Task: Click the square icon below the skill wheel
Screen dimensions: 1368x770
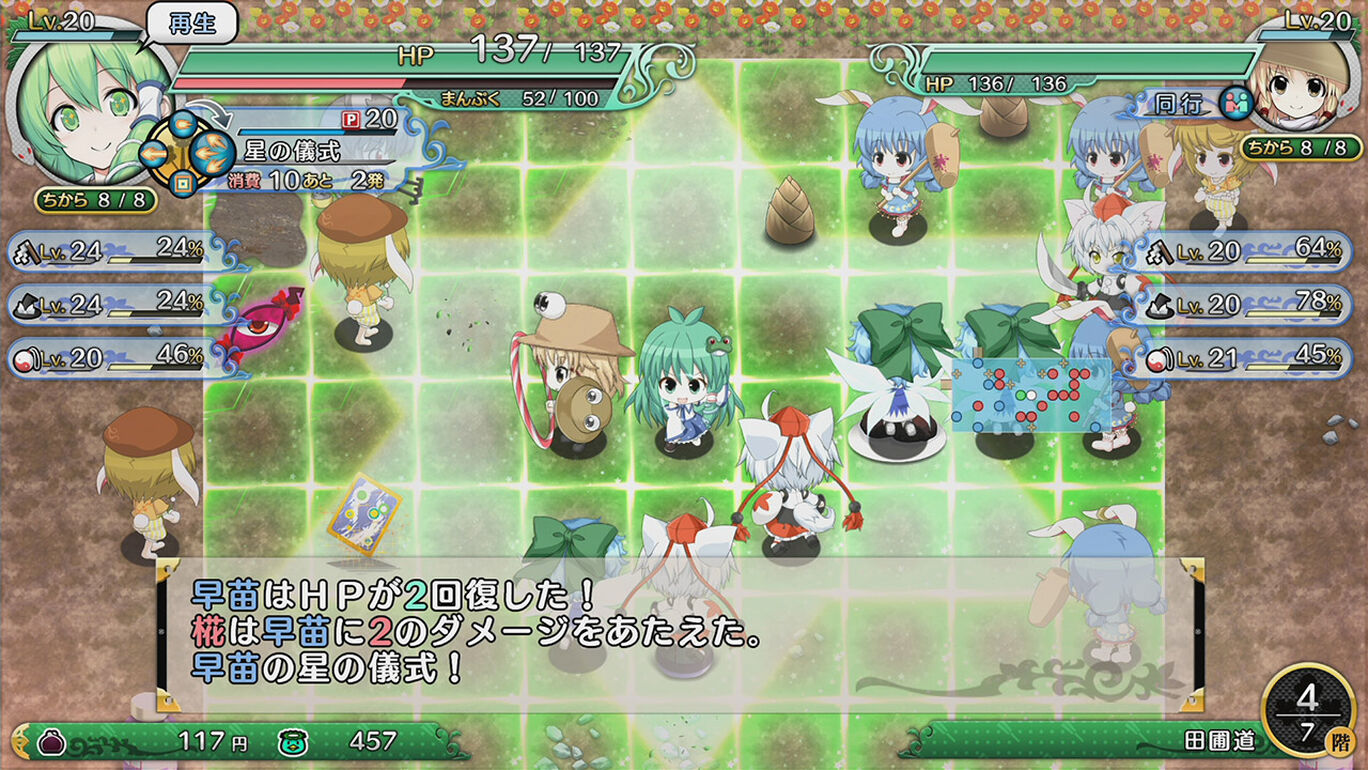Action: 183,181
